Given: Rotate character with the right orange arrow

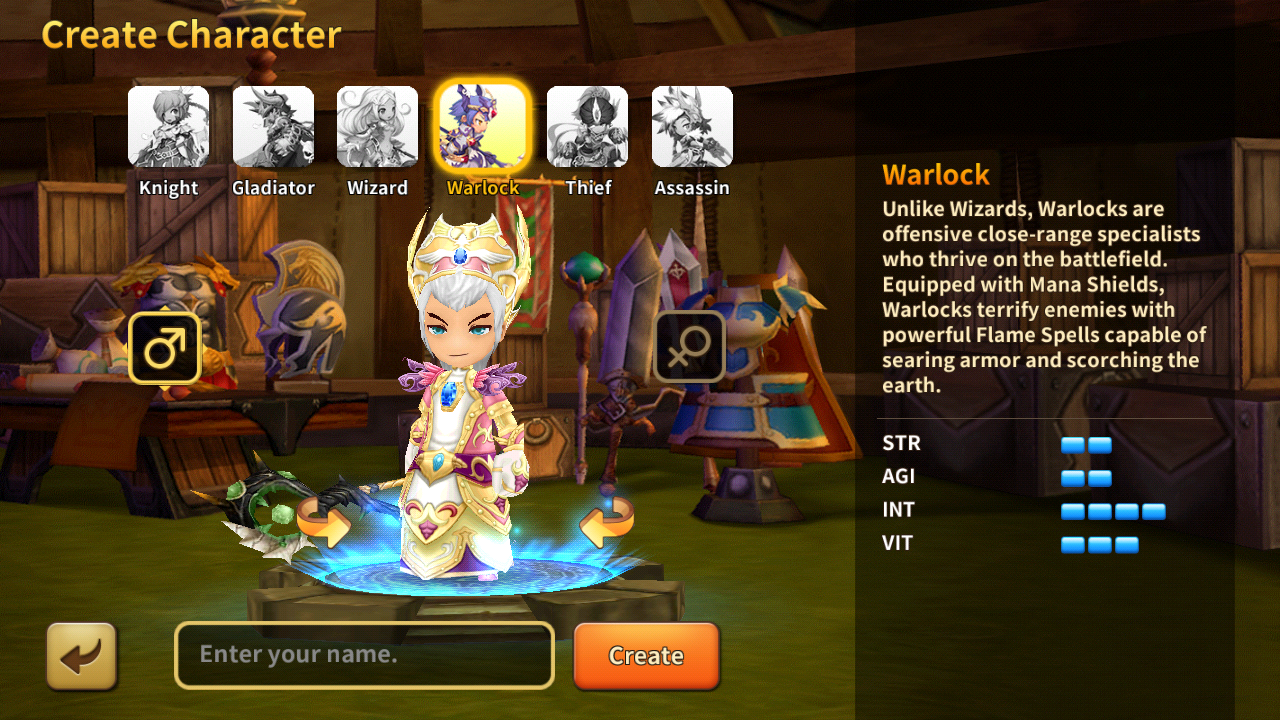Looking at the screenshot, I should [x=607, y=522].
